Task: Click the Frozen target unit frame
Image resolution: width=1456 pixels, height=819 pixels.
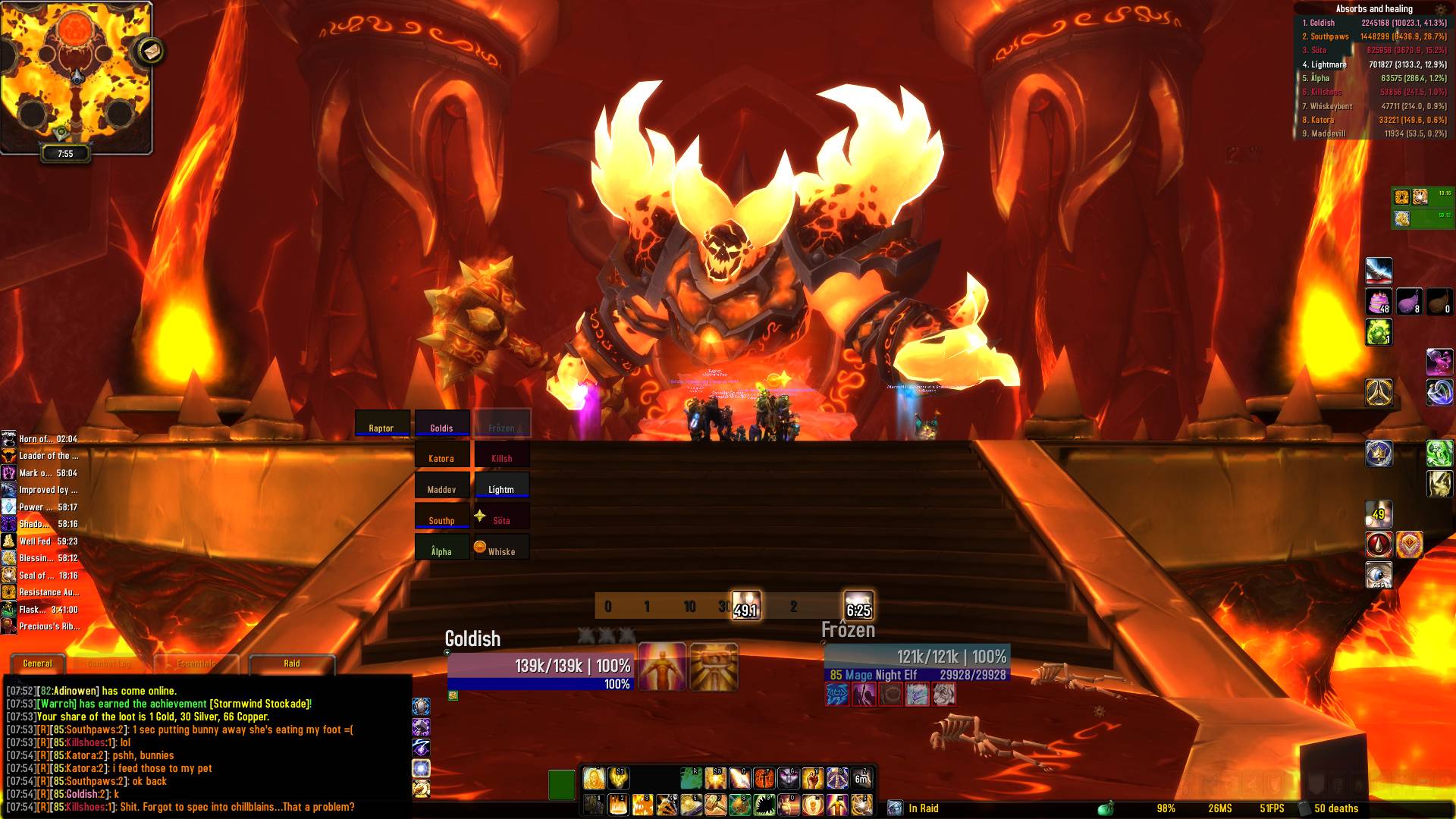Action: (x=916, y=657)
